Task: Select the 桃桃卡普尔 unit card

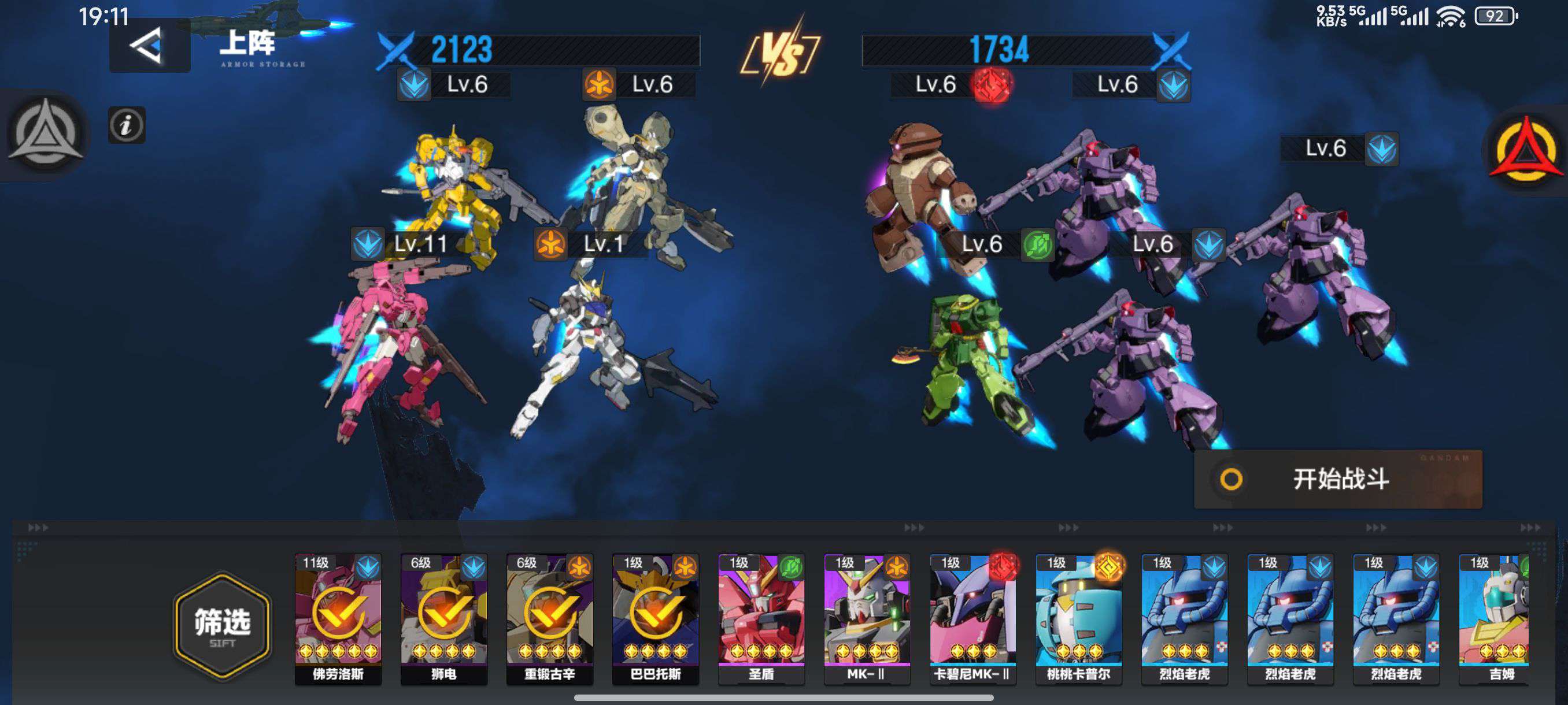Action: point(1079,618)
